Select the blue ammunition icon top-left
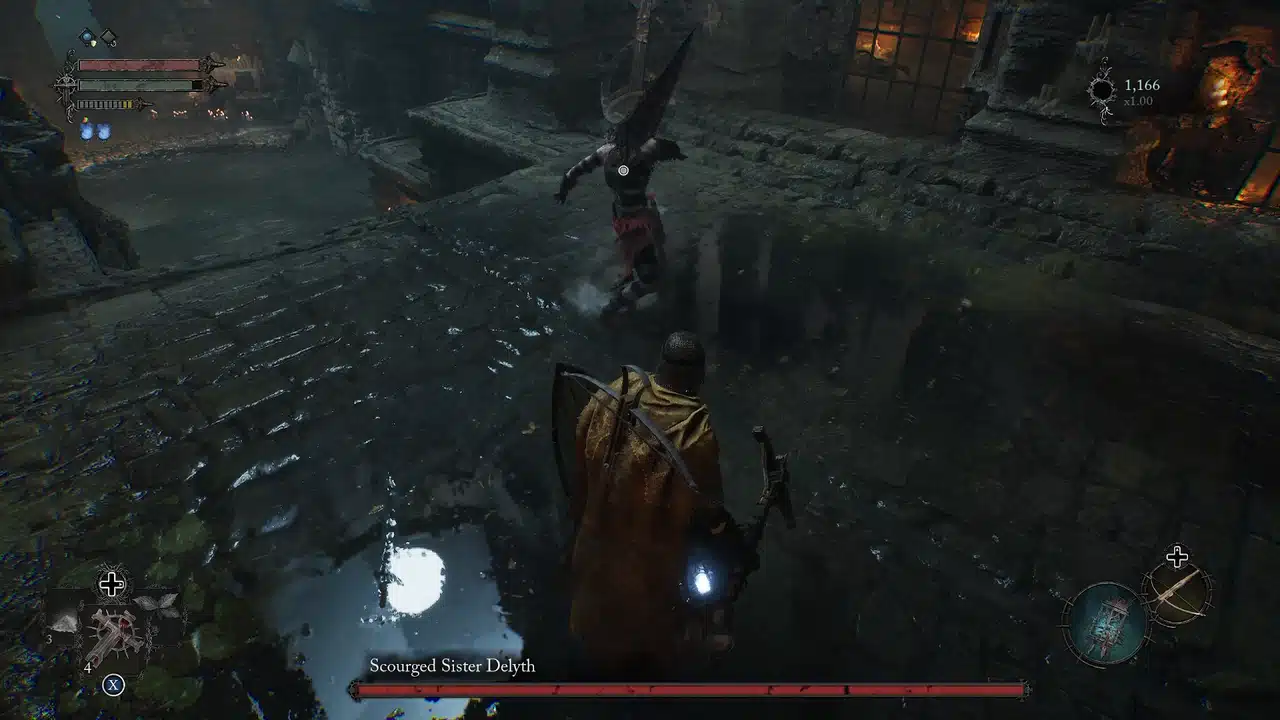 click(x=87, y=37)
